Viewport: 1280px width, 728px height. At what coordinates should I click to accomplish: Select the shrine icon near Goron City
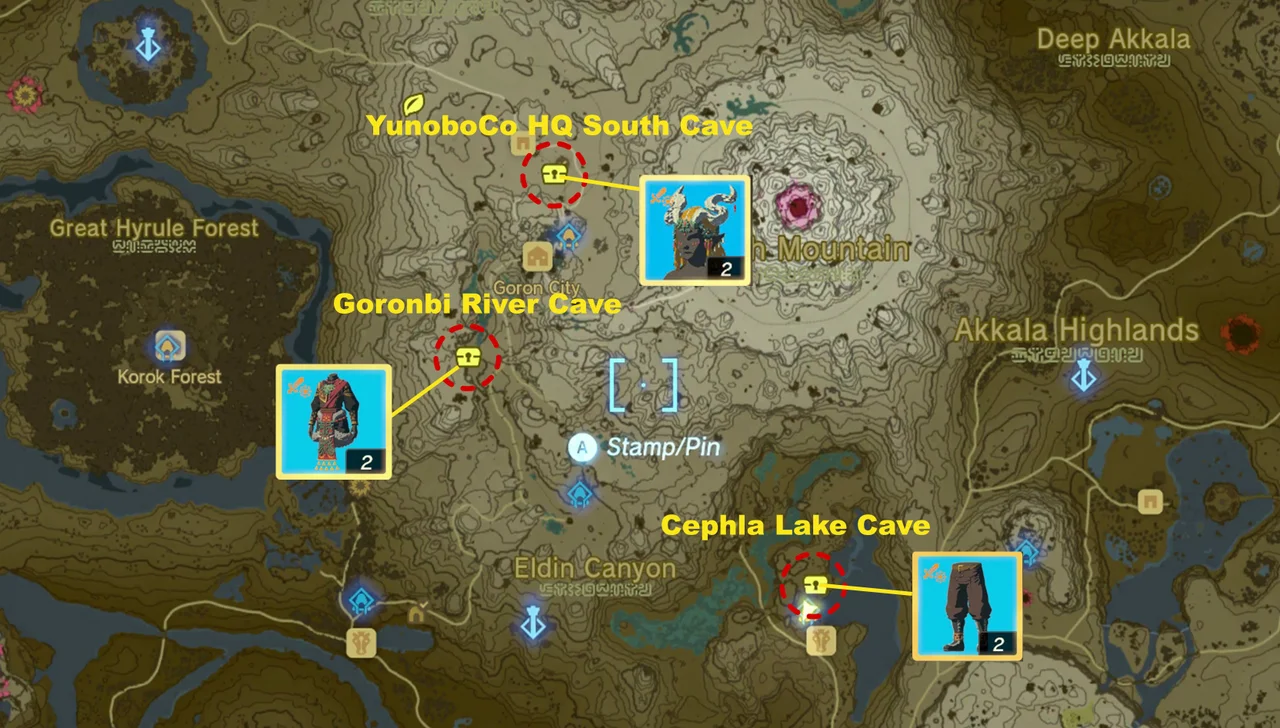coord(568,237)
